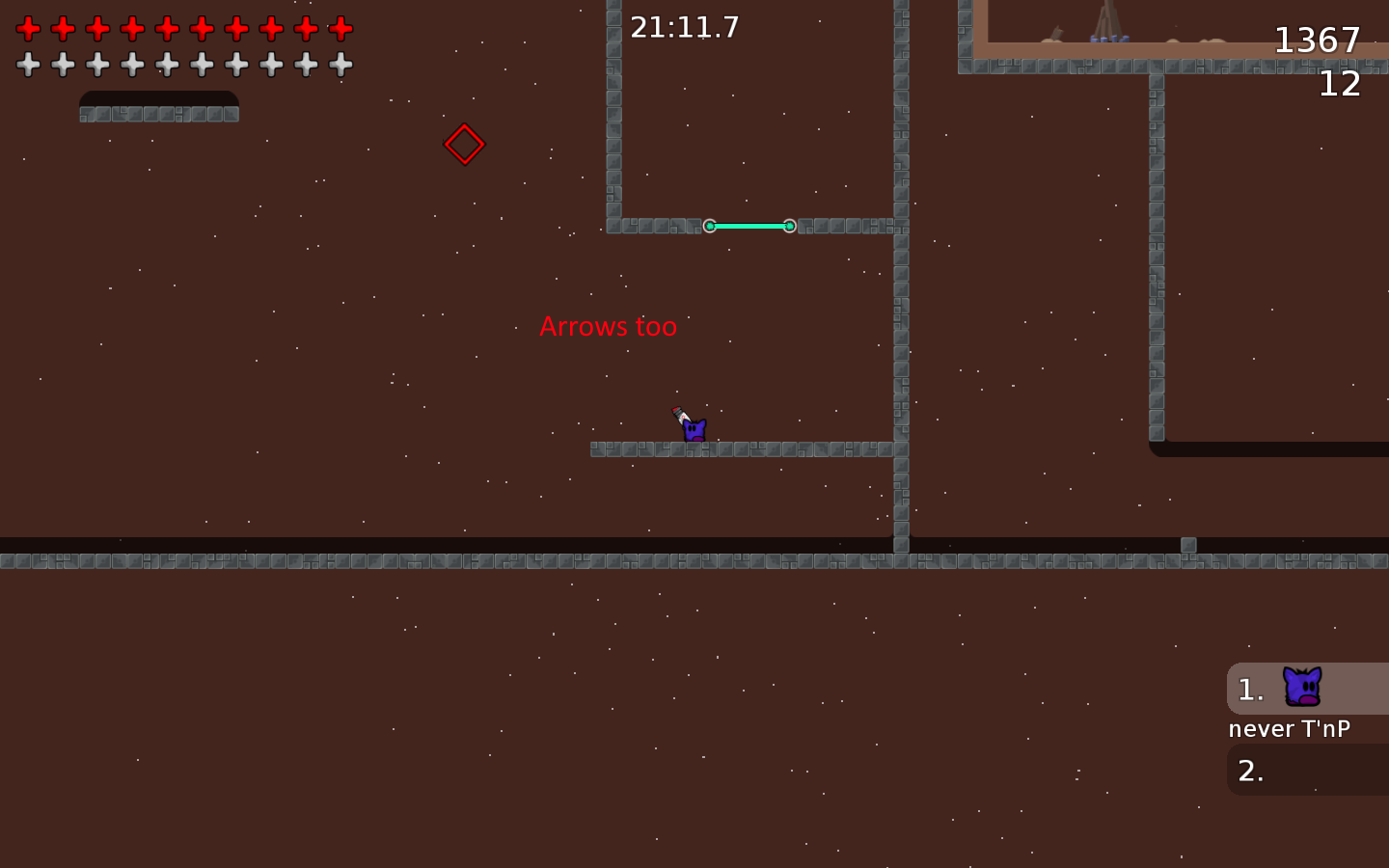The width and height of the screenshot is (1389, 868).
Task: Click the red Arrows too message text
Action: click(x=609, y=327)
